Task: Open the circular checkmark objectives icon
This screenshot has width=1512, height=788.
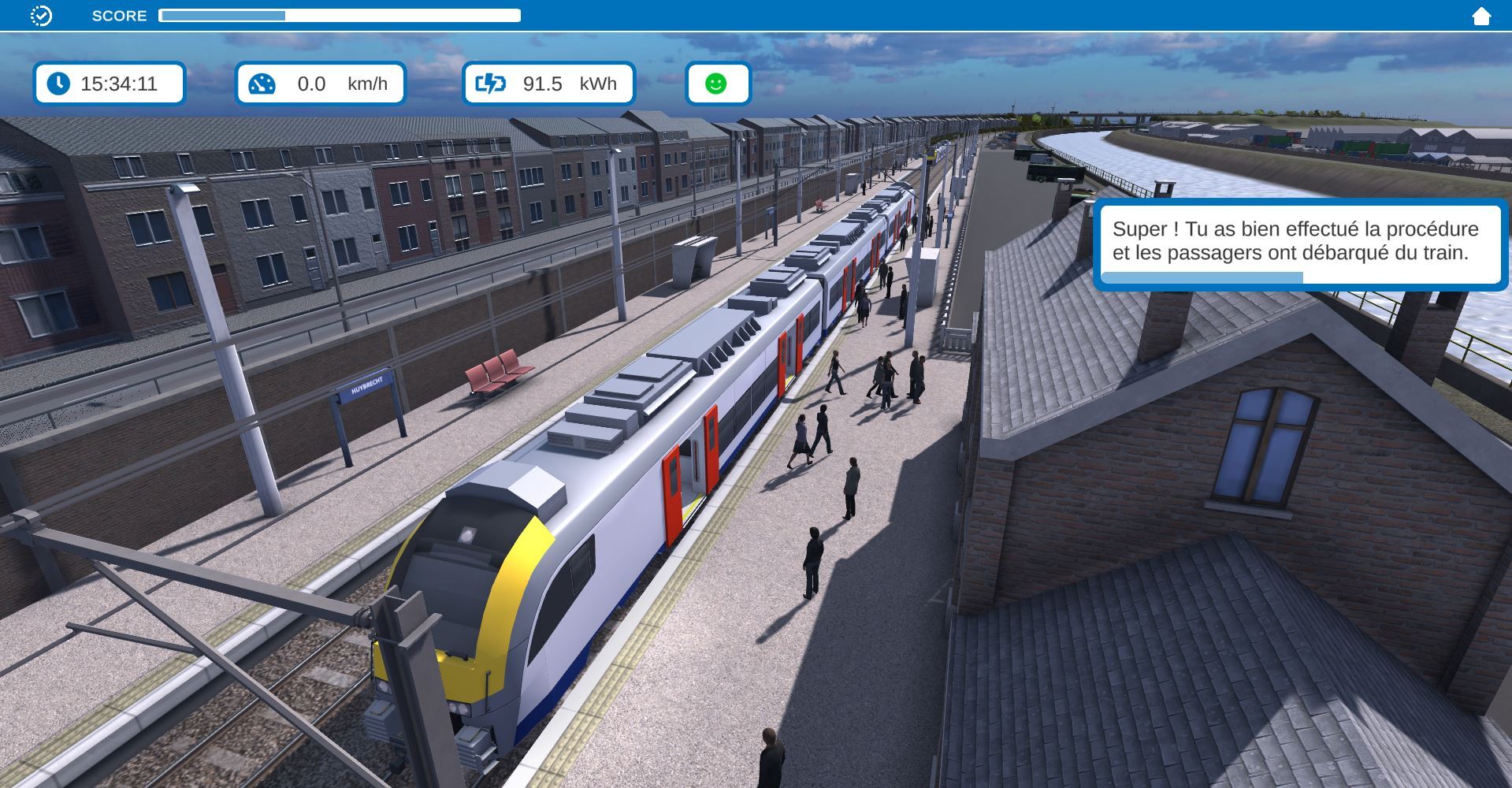Action: point(41,16)
